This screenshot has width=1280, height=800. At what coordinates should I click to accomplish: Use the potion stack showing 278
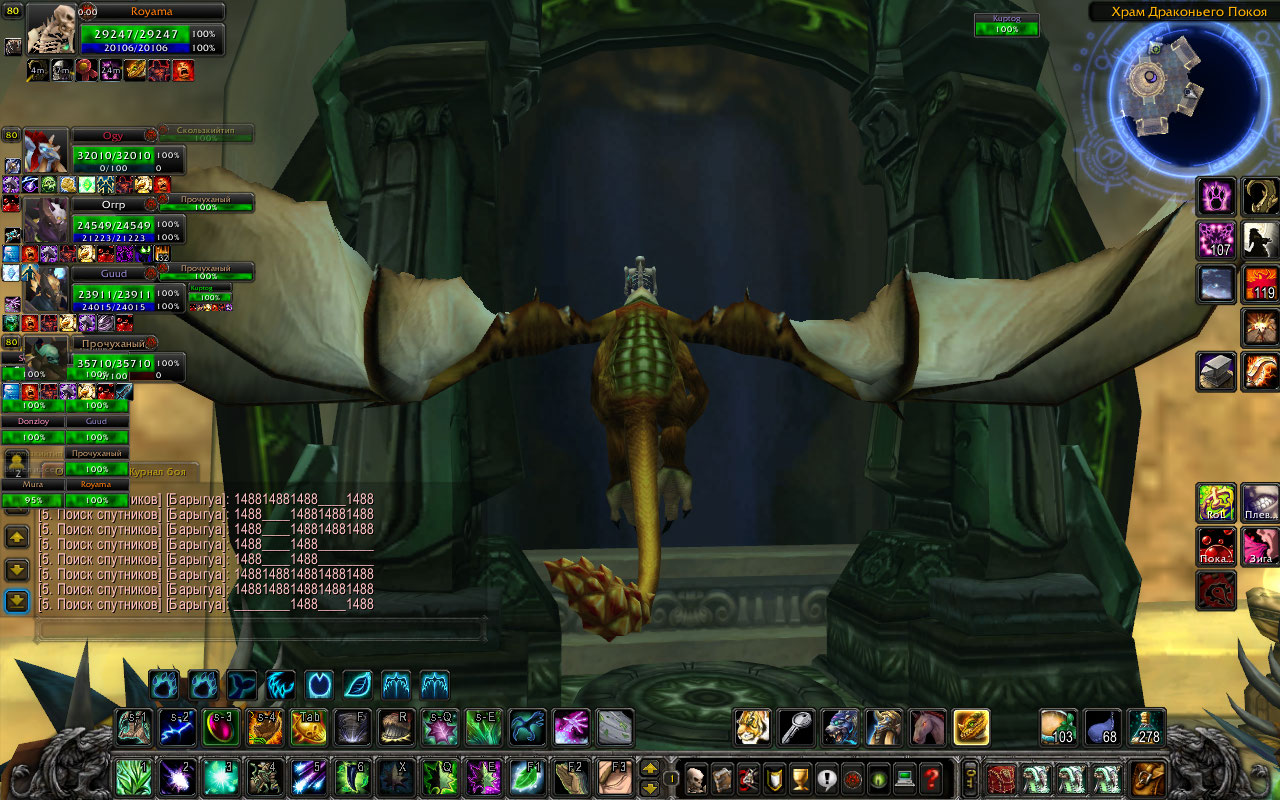[1146, 727]
